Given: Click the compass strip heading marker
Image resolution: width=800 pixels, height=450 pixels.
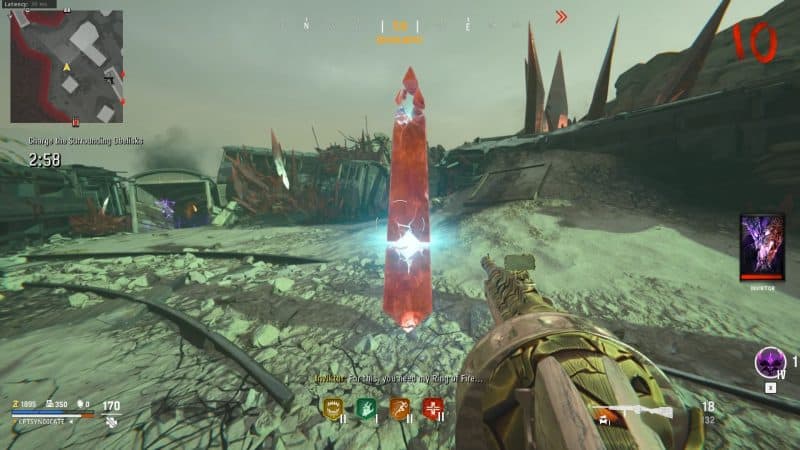Looking at the screenshot, I should pos(400,27).
